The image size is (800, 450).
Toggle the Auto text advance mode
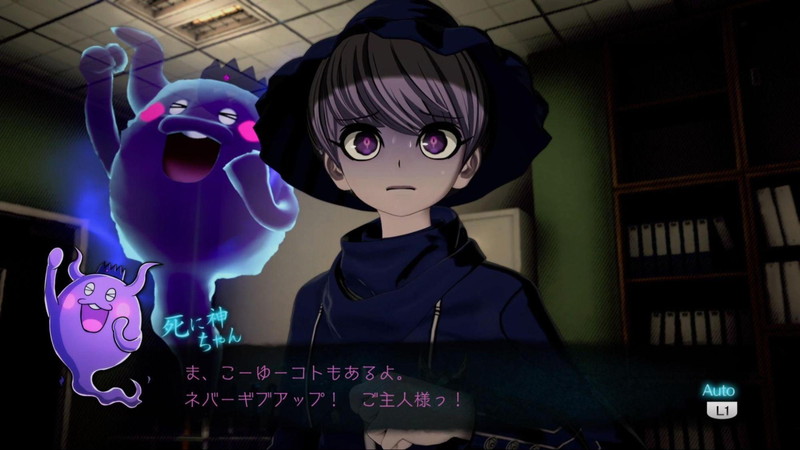click(x=718, y=399)
